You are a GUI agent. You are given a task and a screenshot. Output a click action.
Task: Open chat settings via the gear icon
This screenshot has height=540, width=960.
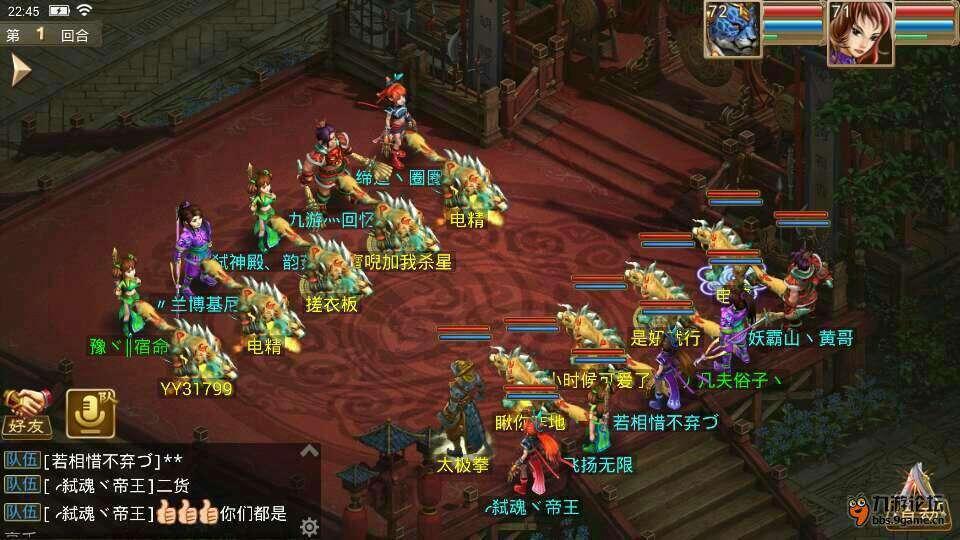click(x=310, y=525)
